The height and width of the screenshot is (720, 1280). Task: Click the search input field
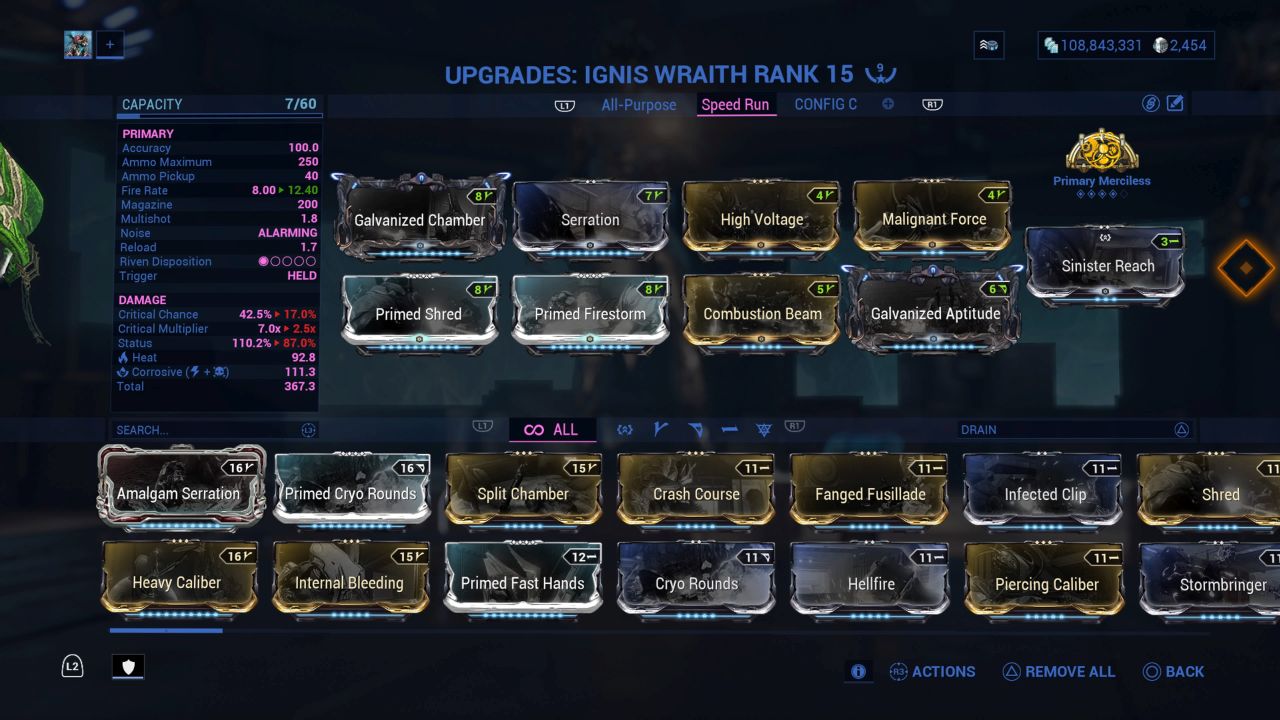click(x=180, y=429)
